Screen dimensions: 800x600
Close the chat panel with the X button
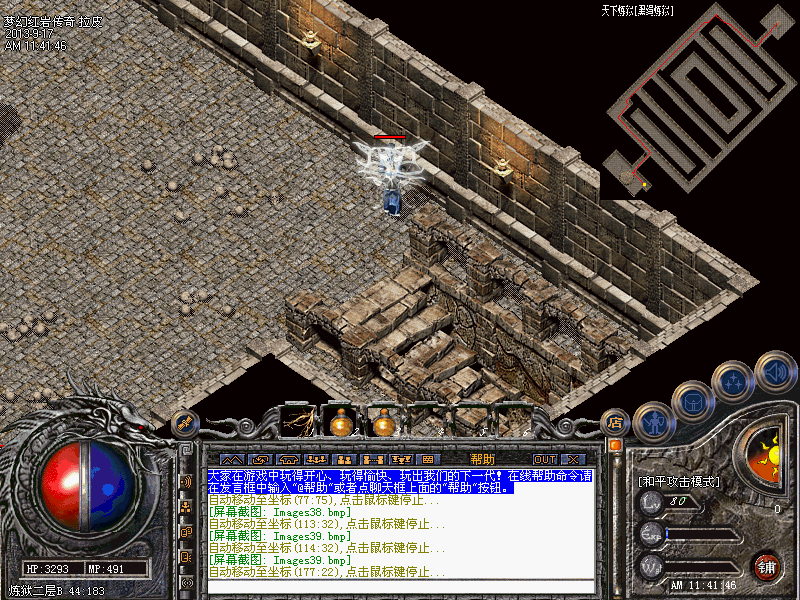click(x=573, y=459)
